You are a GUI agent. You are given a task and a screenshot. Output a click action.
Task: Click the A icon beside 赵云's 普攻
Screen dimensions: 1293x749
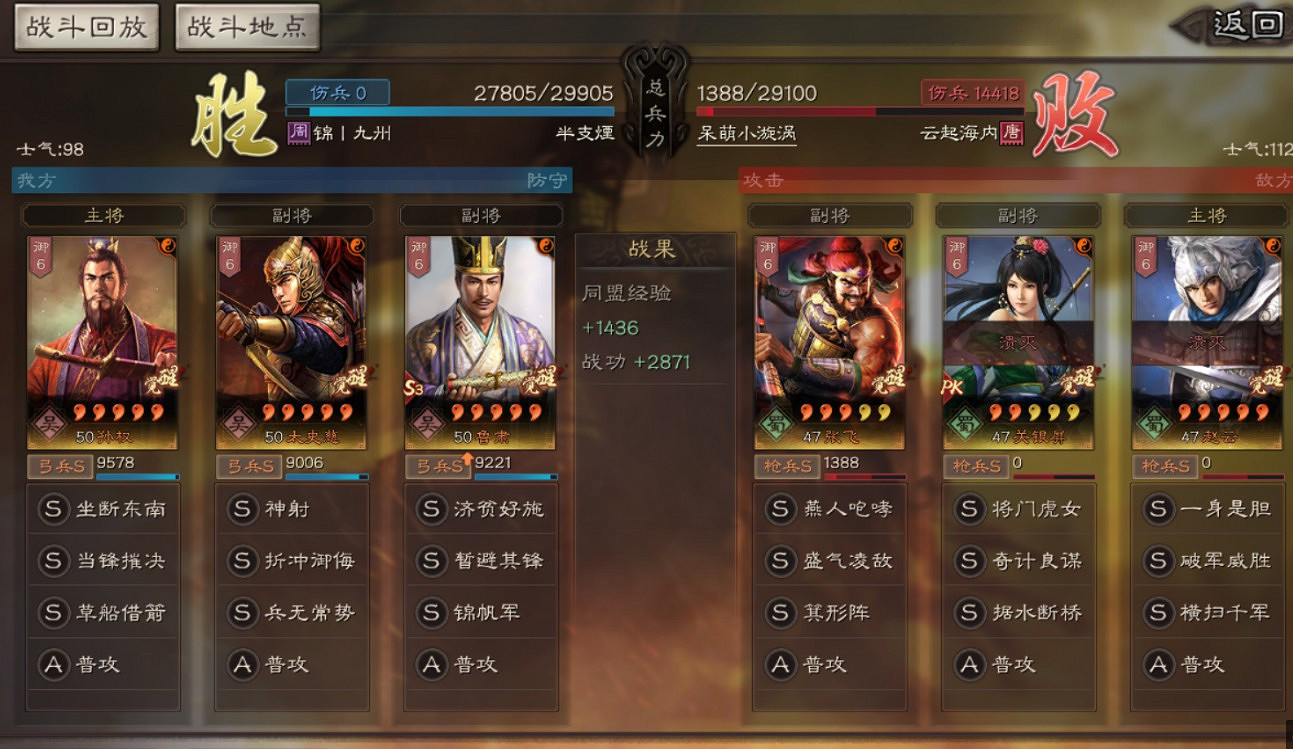click(x=1160, y=663)
